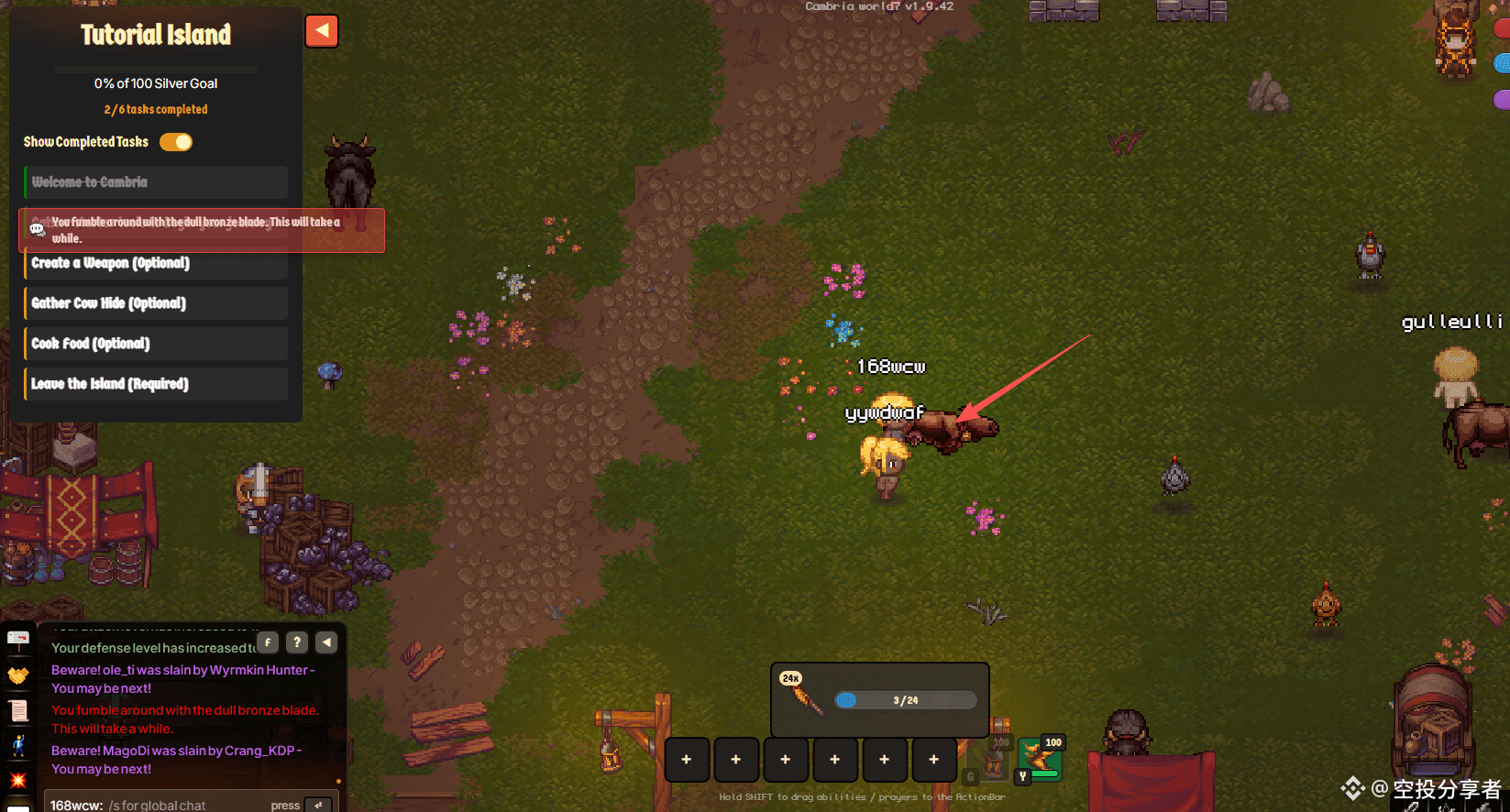This screenshot has height=812, width=1510.
Task: Select the Gather Cow Hide task
Action: click(156, 303)
